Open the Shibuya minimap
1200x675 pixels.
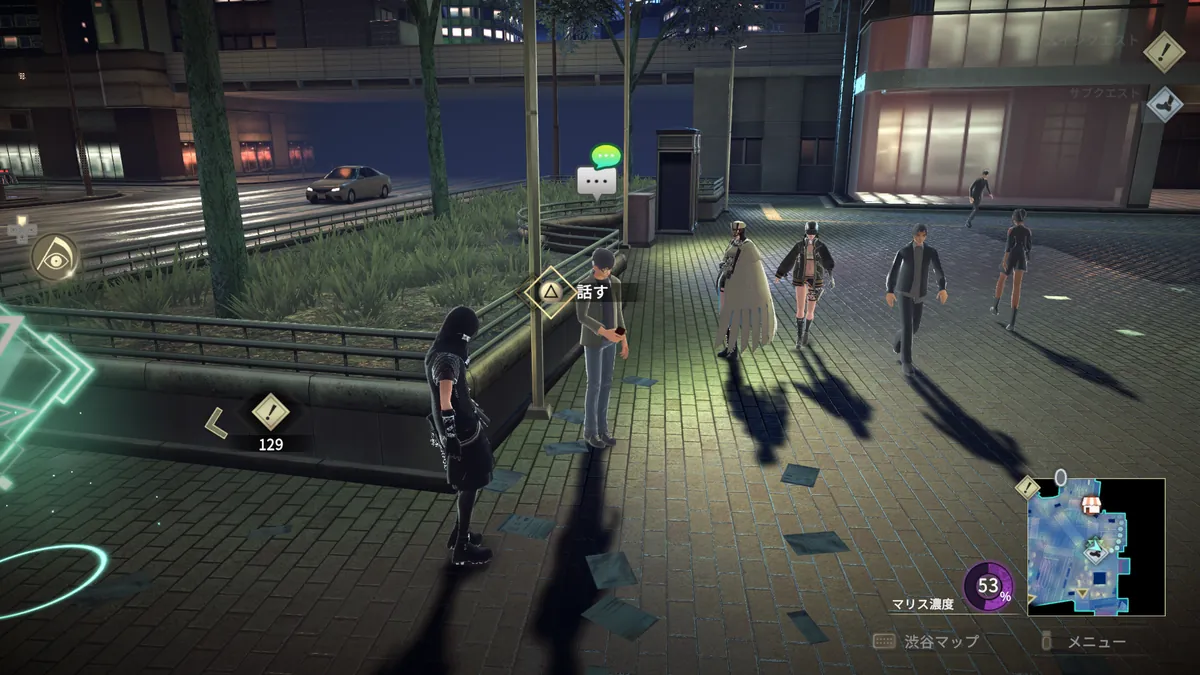click(1095, 546)
